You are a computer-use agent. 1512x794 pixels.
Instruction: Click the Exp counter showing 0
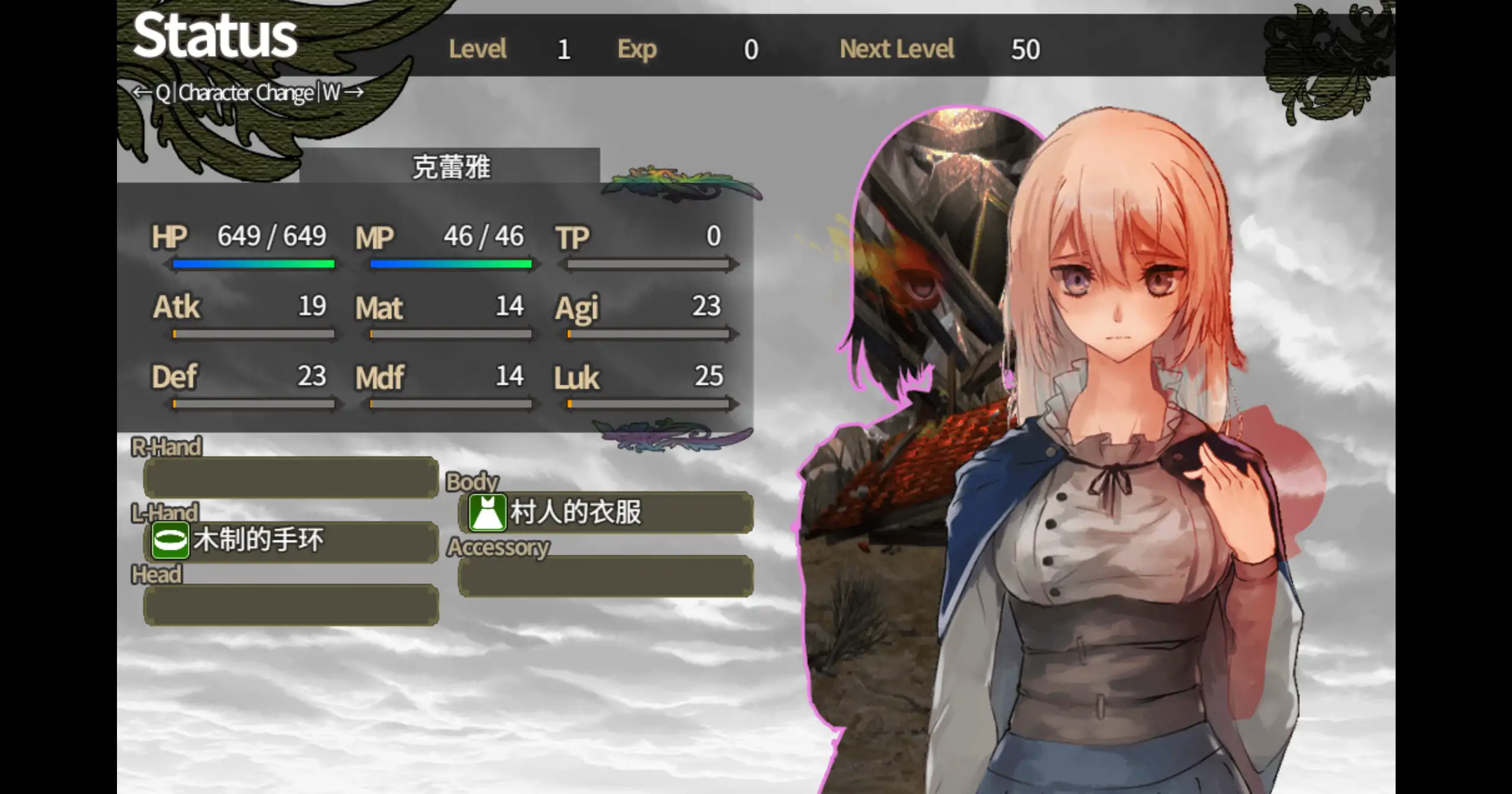[x=750, y=49]
